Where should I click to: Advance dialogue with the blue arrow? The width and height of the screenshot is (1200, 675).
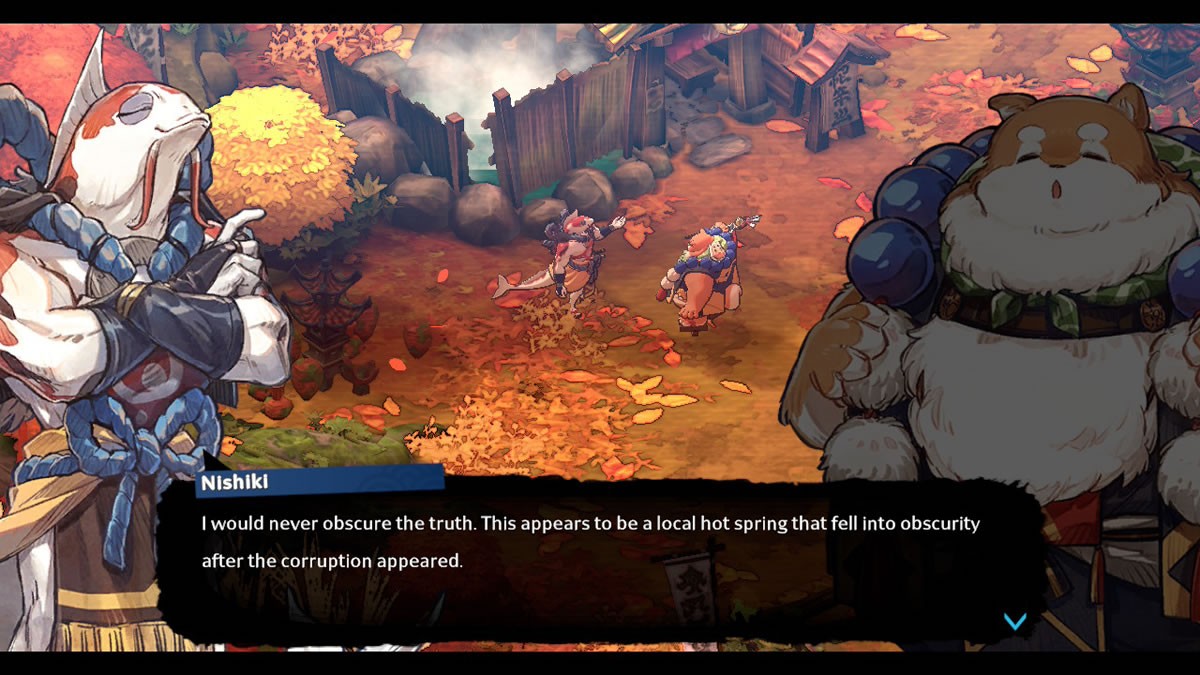coord(1014,622)
